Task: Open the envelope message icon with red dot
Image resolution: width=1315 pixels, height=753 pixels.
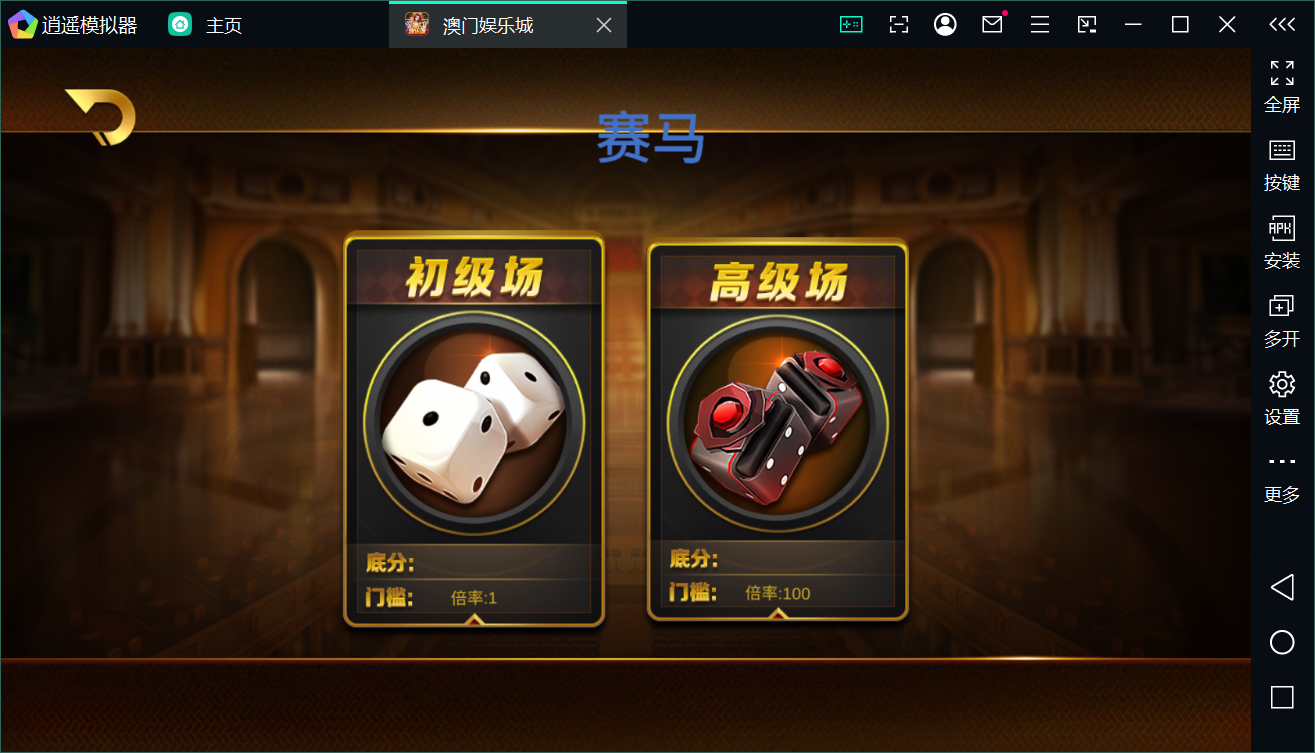Action: [992, 23]
